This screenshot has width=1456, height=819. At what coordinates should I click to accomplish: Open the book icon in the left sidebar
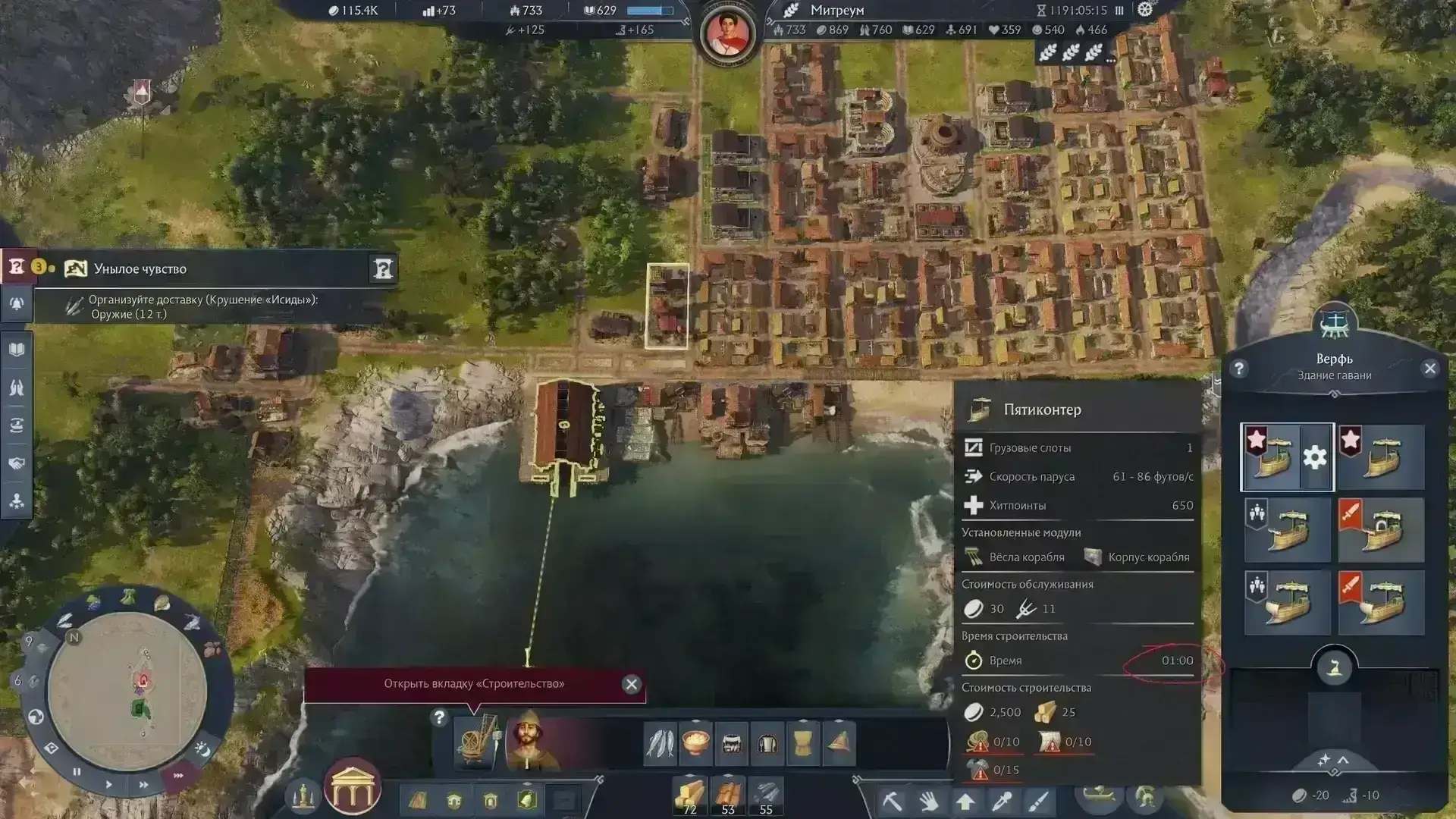tap(17, 350)
